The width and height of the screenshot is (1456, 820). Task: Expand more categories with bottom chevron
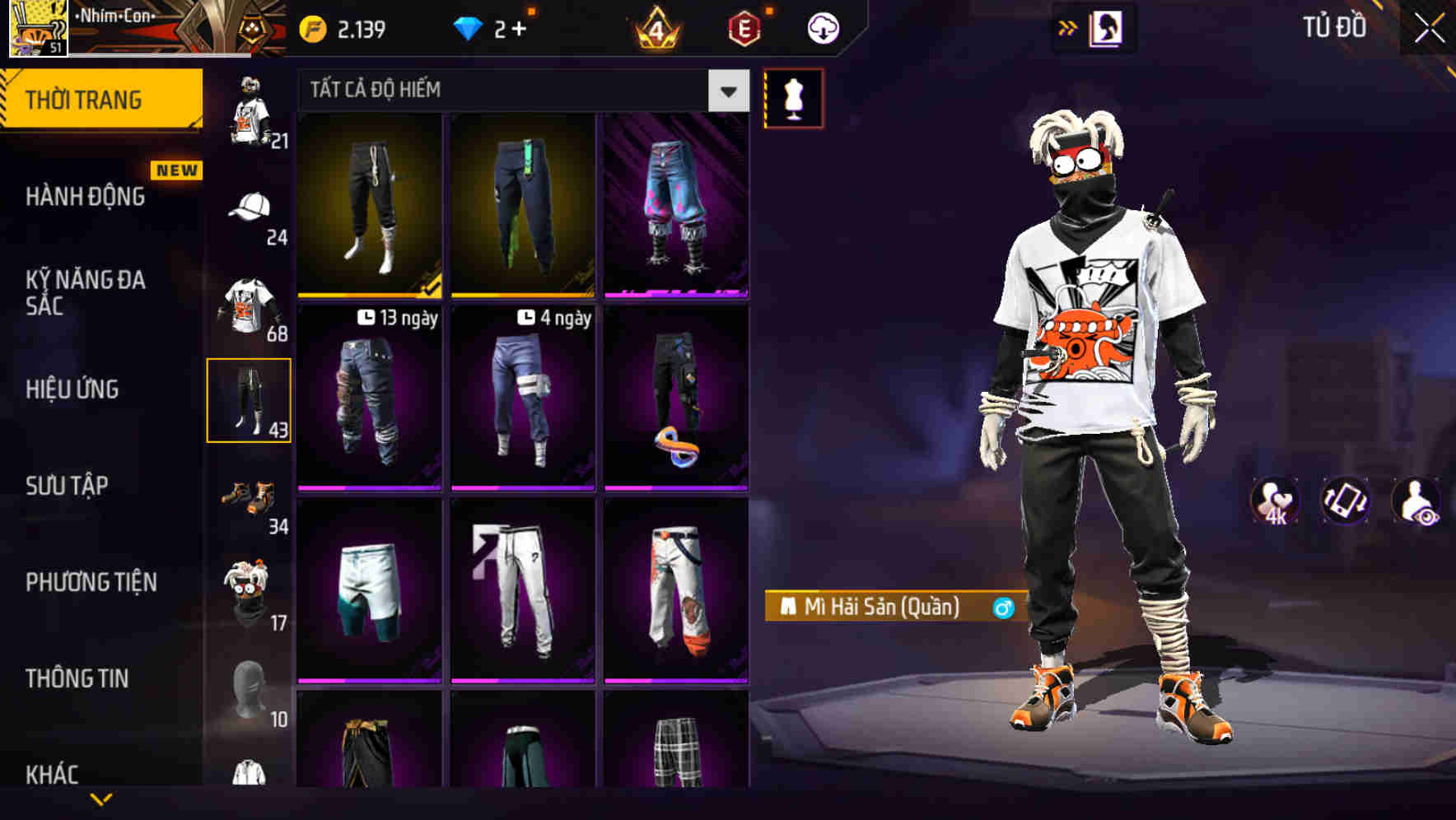coord(101,800)
